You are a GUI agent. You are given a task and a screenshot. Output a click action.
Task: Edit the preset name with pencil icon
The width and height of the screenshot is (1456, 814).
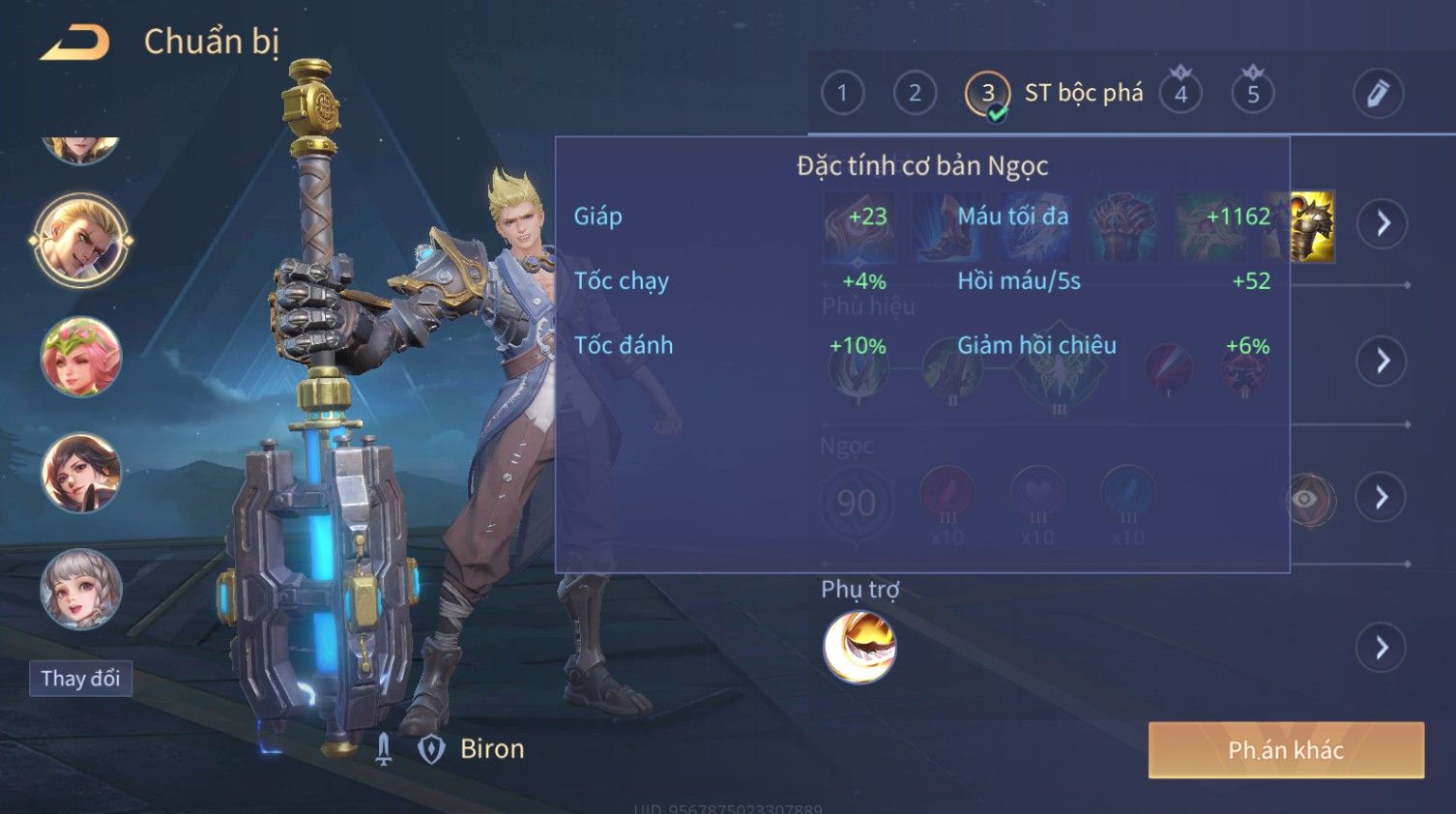1378,93
